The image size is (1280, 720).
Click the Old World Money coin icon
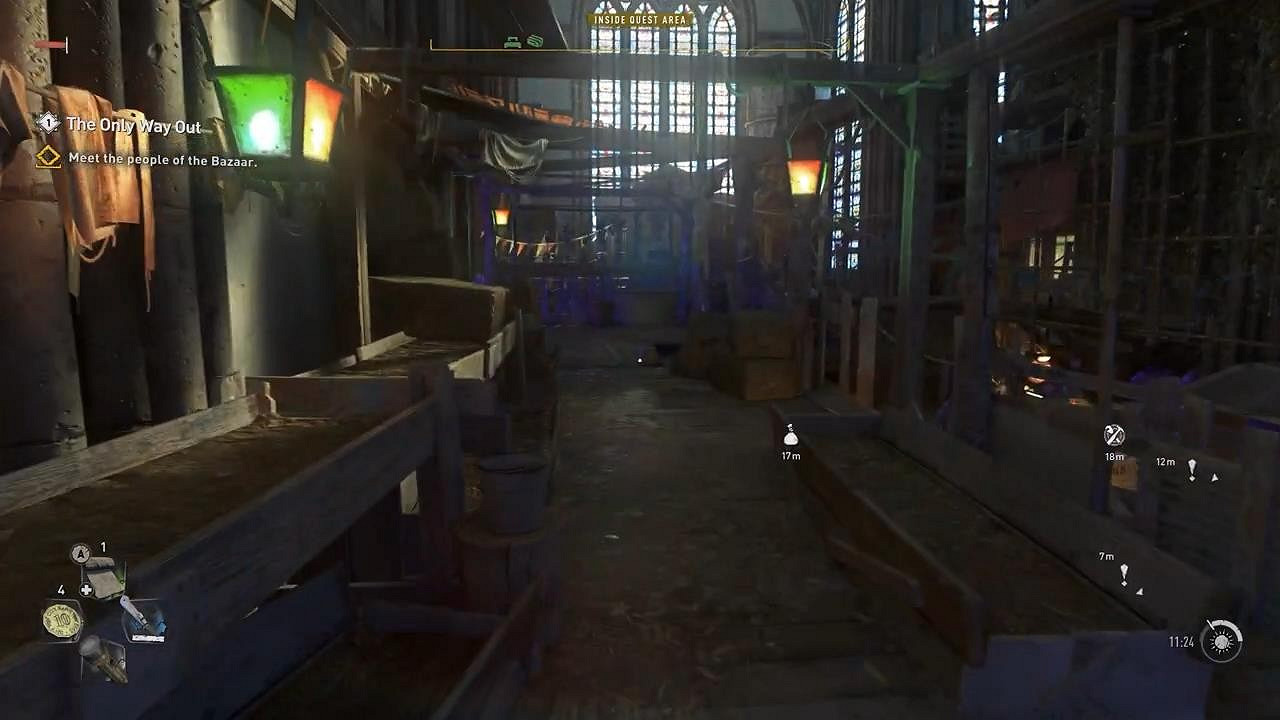coord(62,620)
